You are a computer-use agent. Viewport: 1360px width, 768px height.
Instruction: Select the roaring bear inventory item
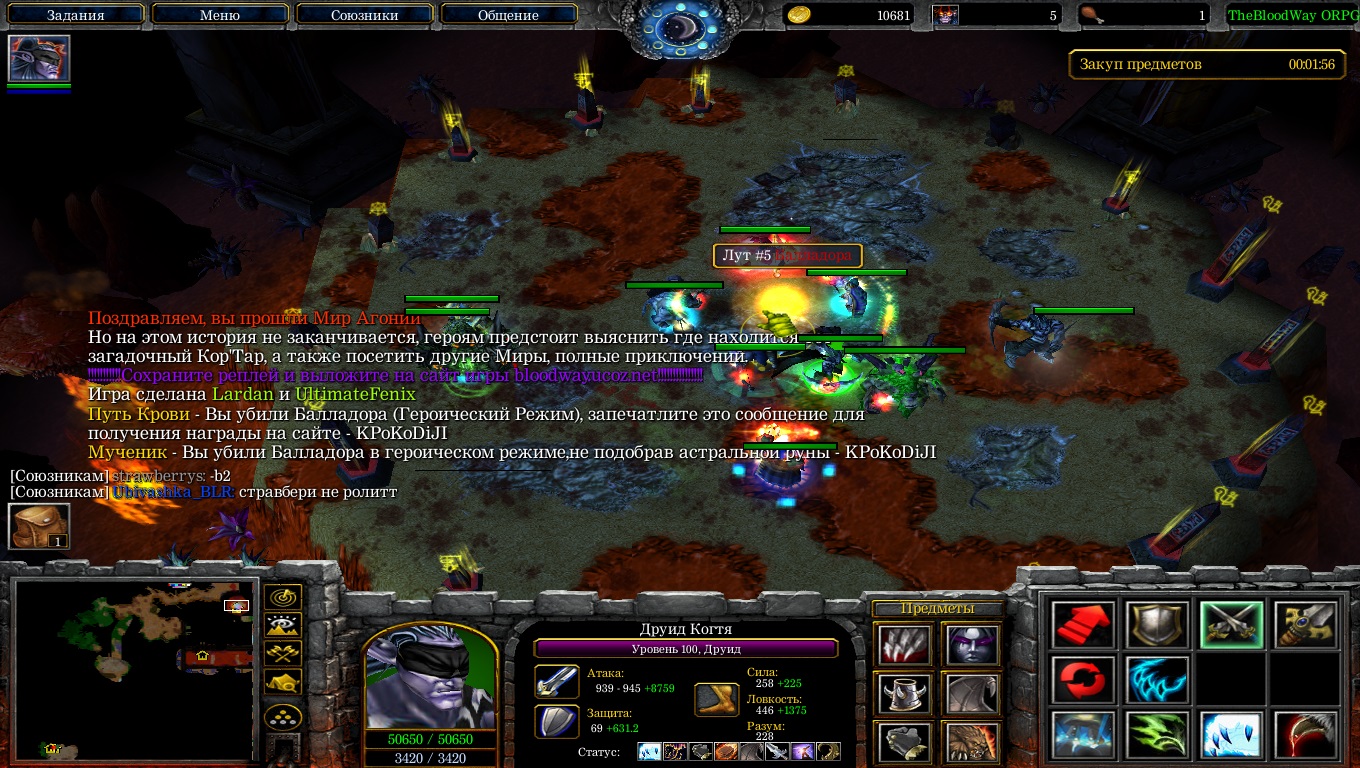tap(971, 741)
